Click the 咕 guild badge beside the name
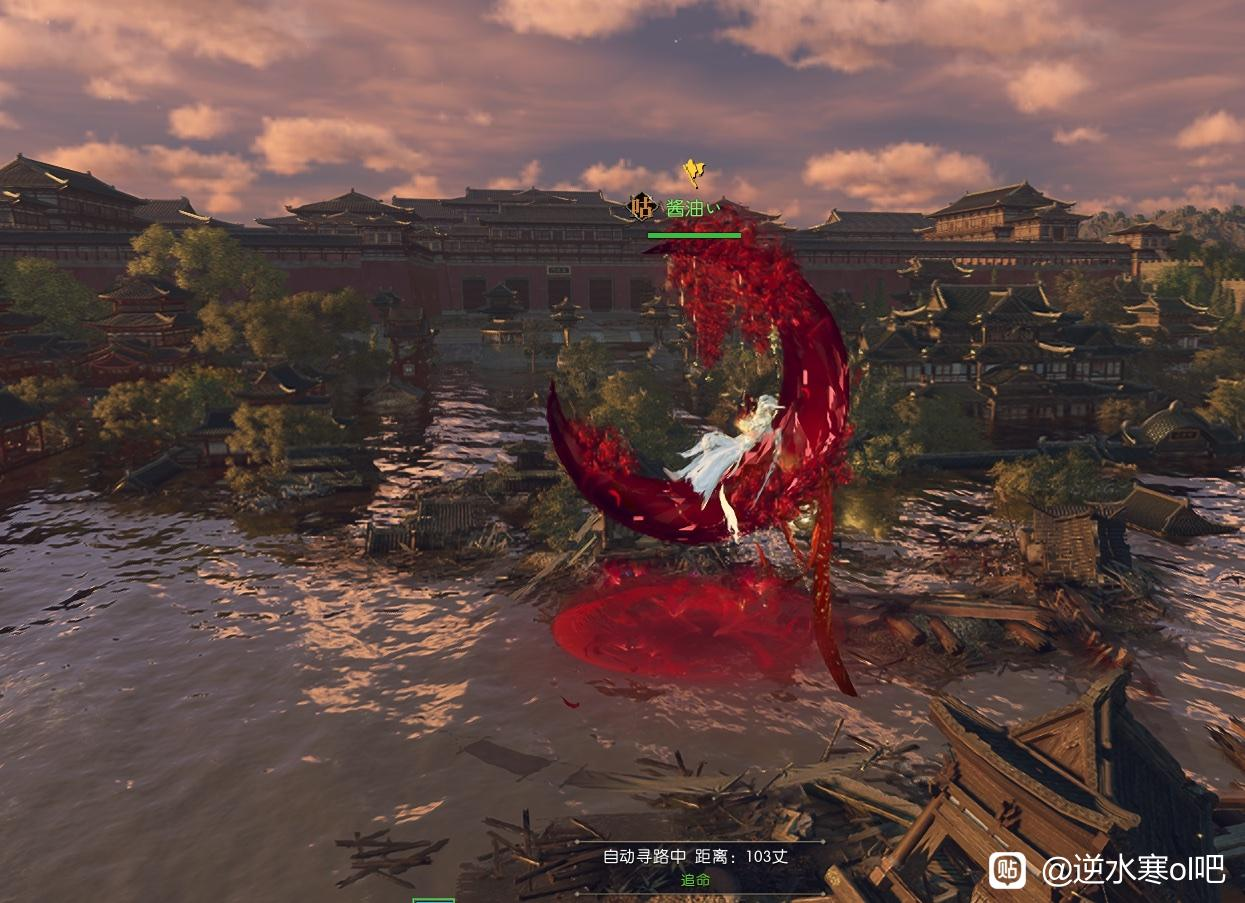This screenshot has height=903, width=1245. 641,208
